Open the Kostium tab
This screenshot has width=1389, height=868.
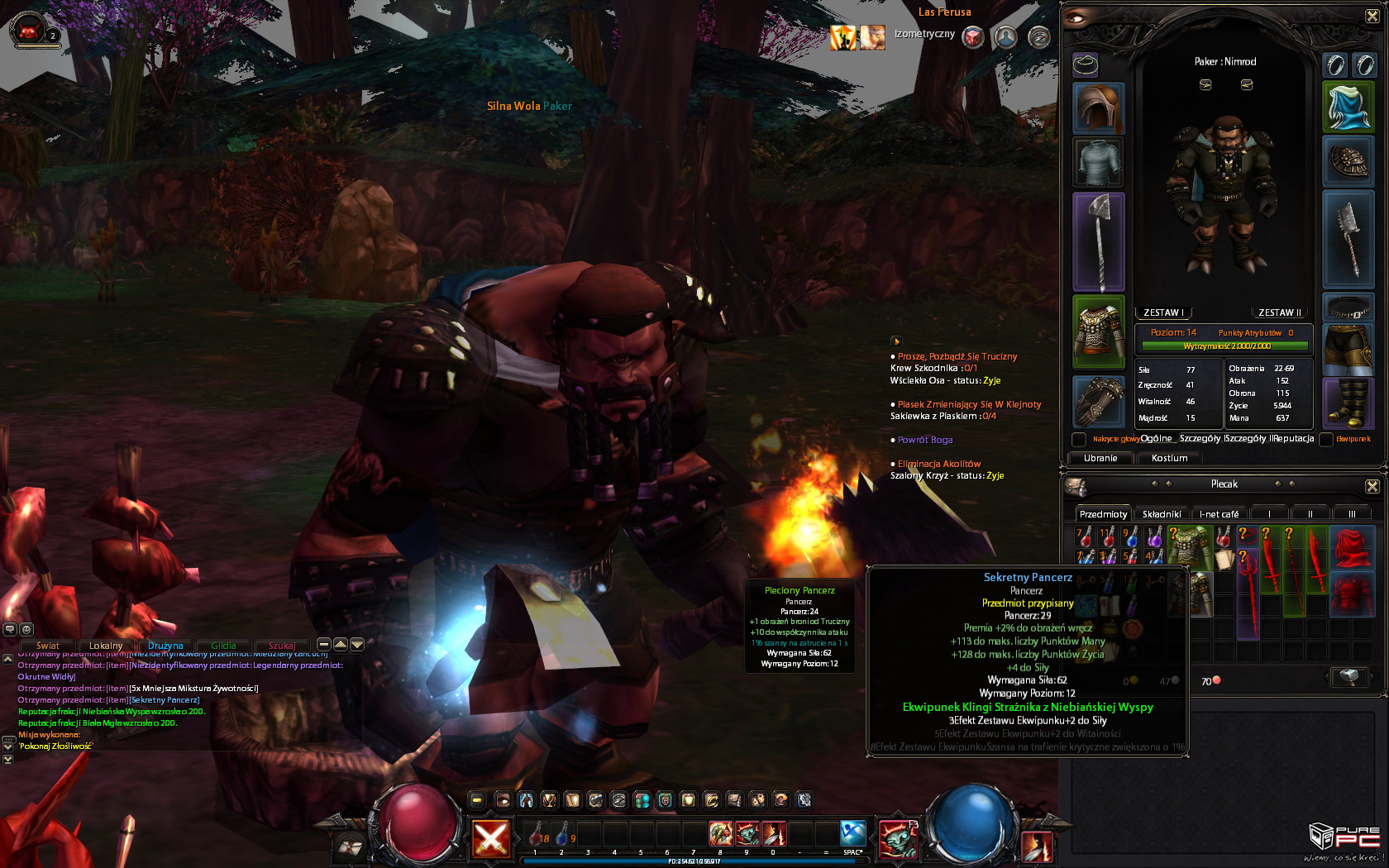click(x=1169, y=458)
